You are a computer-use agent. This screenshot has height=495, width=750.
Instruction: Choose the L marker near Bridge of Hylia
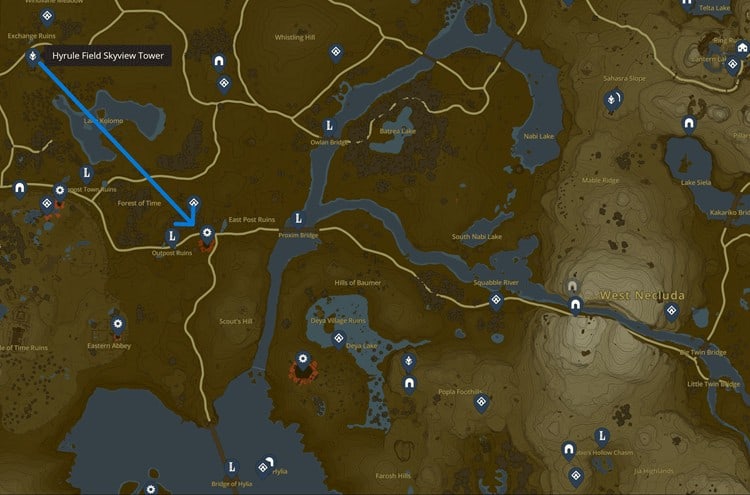232,466
